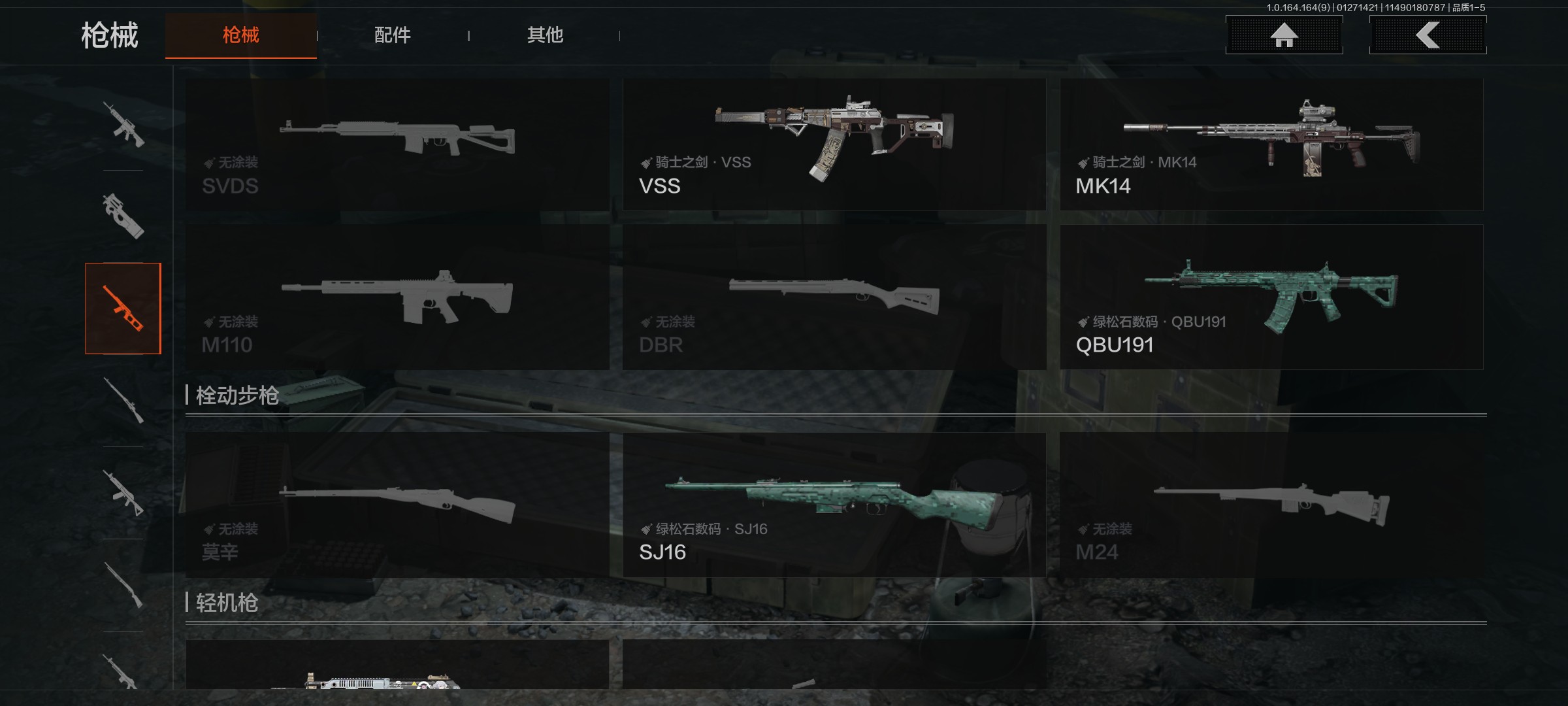The width and height of the screenshot is (1568, 706).
Task: Pick the M110 rifle card
Action: (397, 297)
